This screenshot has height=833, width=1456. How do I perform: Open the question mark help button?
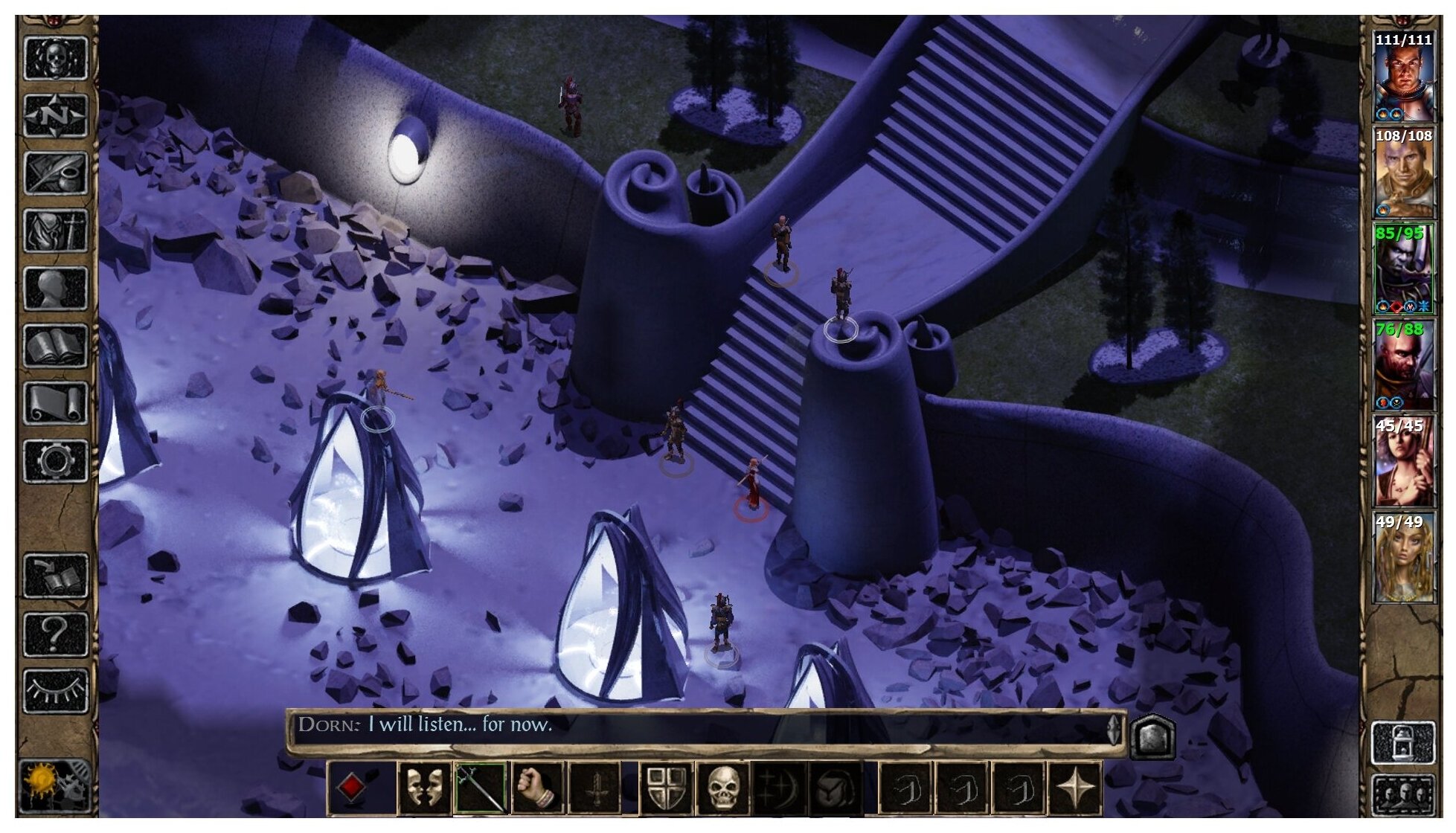point(55,634)
